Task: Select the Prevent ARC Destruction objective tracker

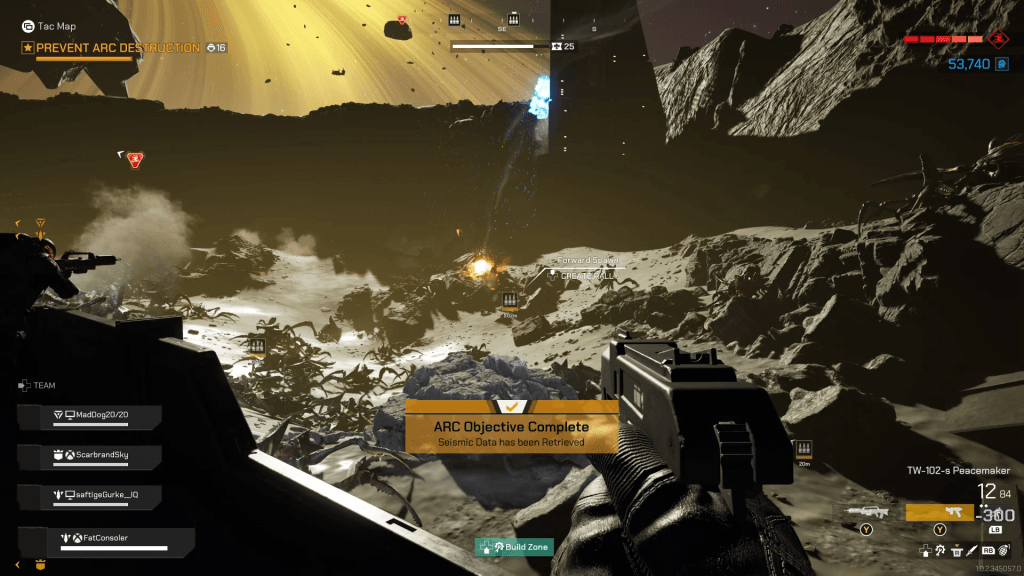Action: [118, 48]
